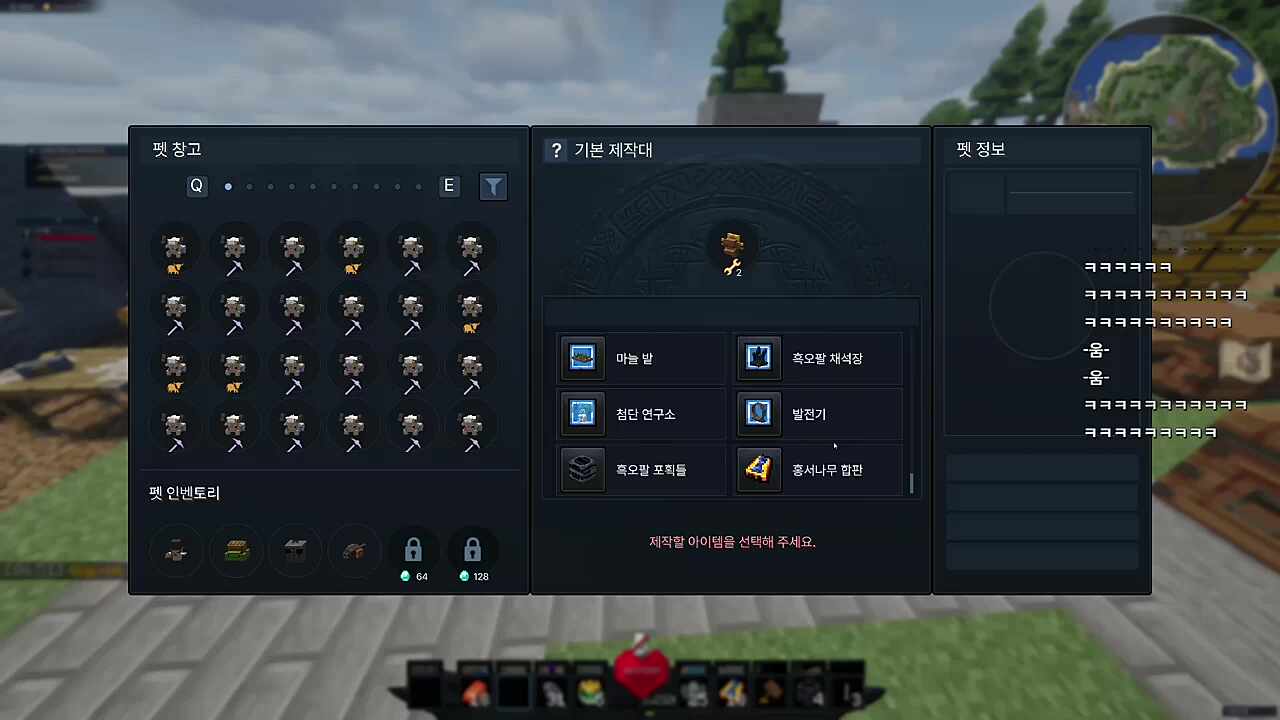Unlock the 64-gem locked inventory slot

pos(413,548)
